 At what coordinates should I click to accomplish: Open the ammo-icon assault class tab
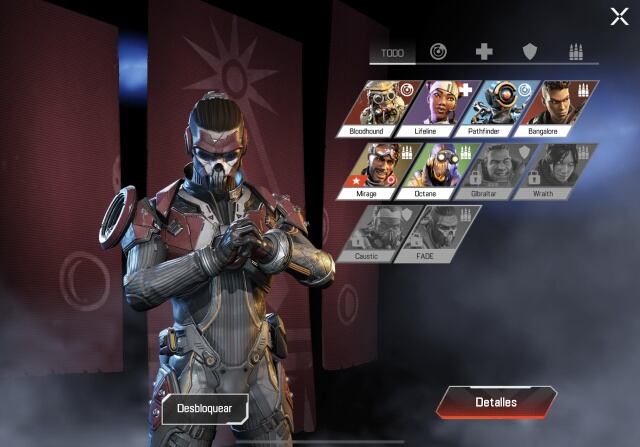click(x=575, y=52)
